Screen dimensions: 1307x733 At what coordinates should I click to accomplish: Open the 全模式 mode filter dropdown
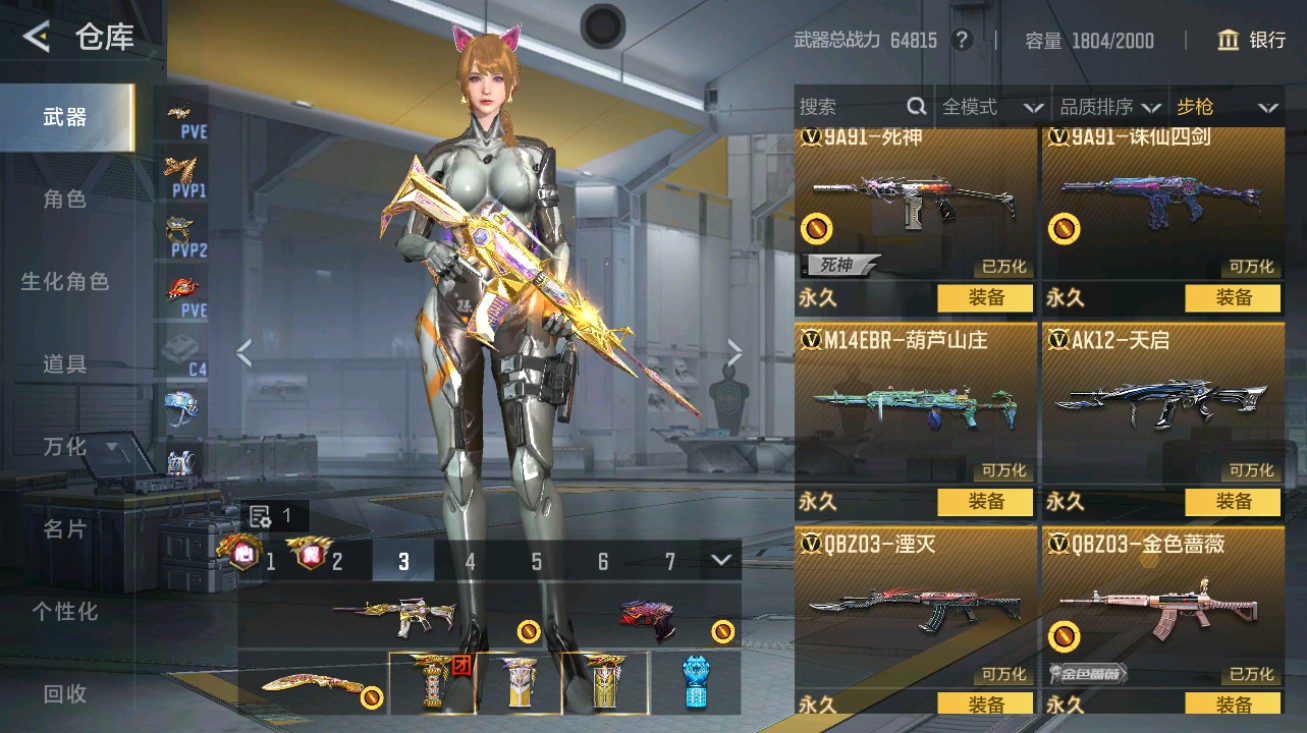(992, 107)
